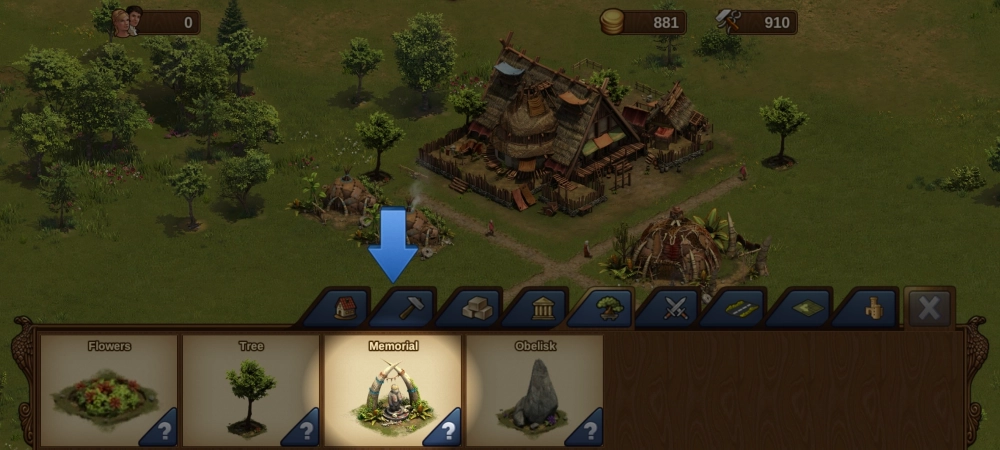Open the Tree card's question mark info
Viewport: 1000px width, 450px height.
click(305, 430)
